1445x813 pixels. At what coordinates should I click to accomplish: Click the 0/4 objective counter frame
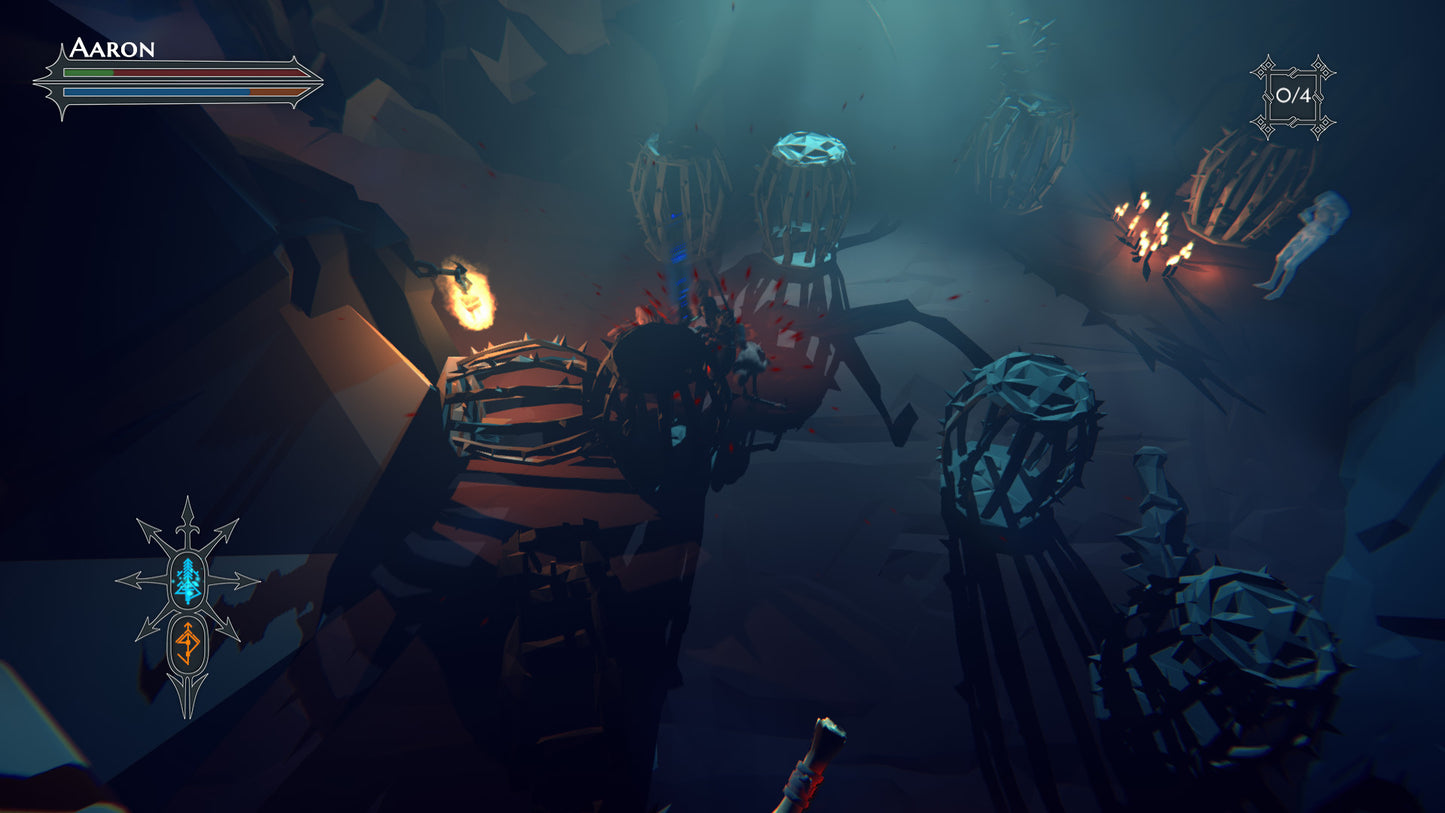(1292, 96)
